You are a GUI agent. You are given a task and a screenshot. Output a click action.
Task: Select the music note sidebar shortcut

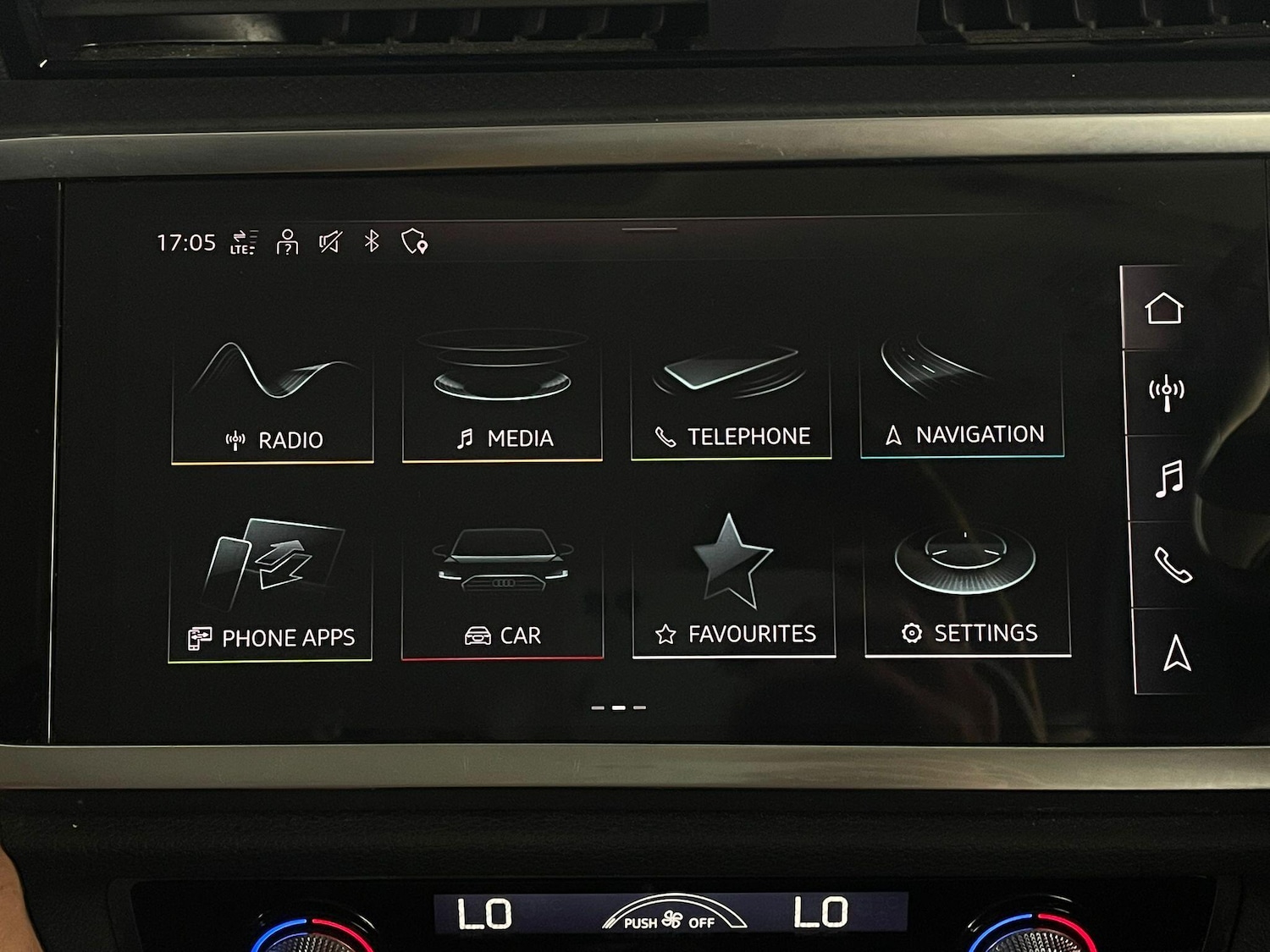[x=1169, y=479]
